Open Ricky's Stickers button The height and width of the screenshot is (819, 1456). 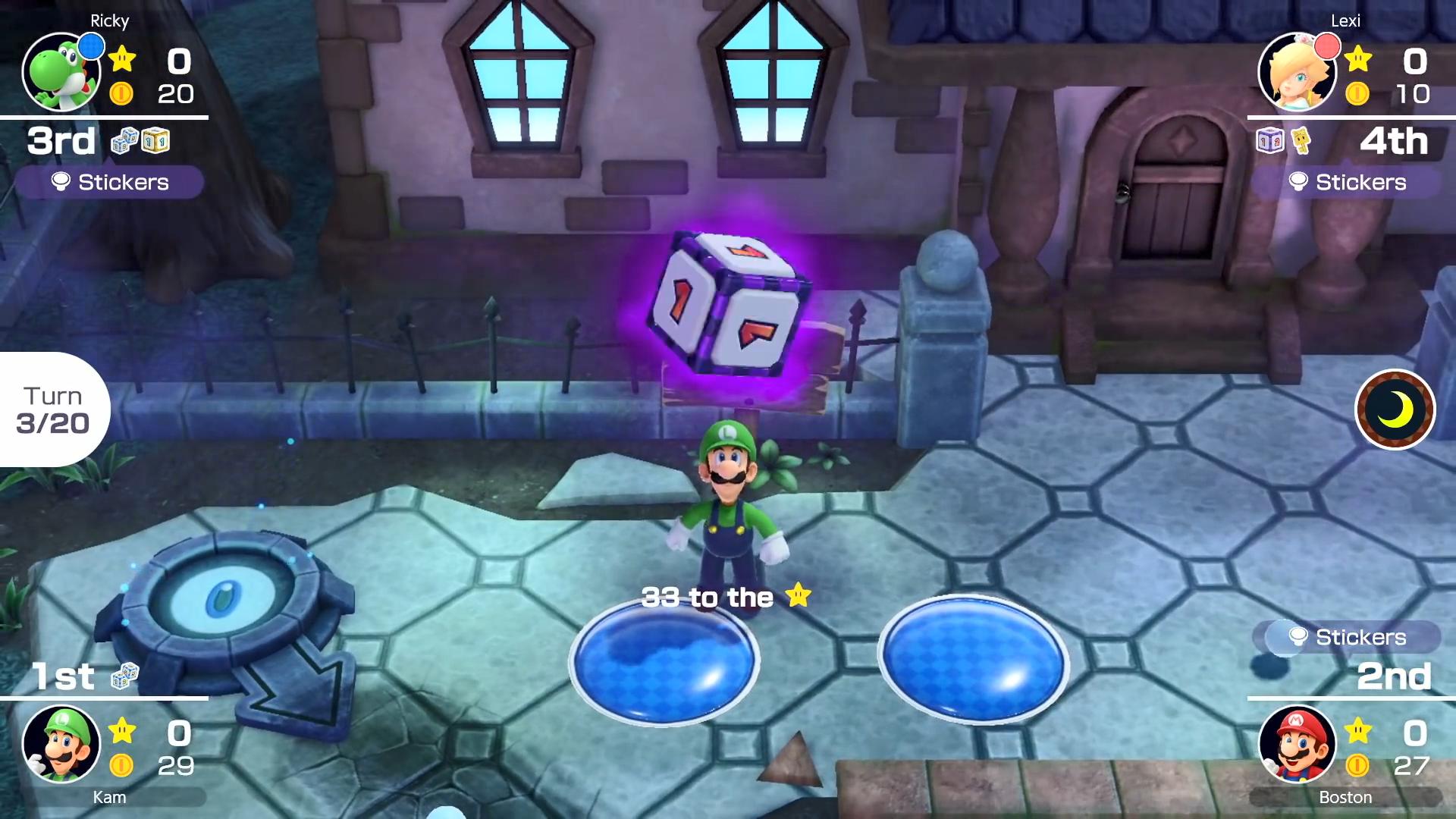point(109,182)
